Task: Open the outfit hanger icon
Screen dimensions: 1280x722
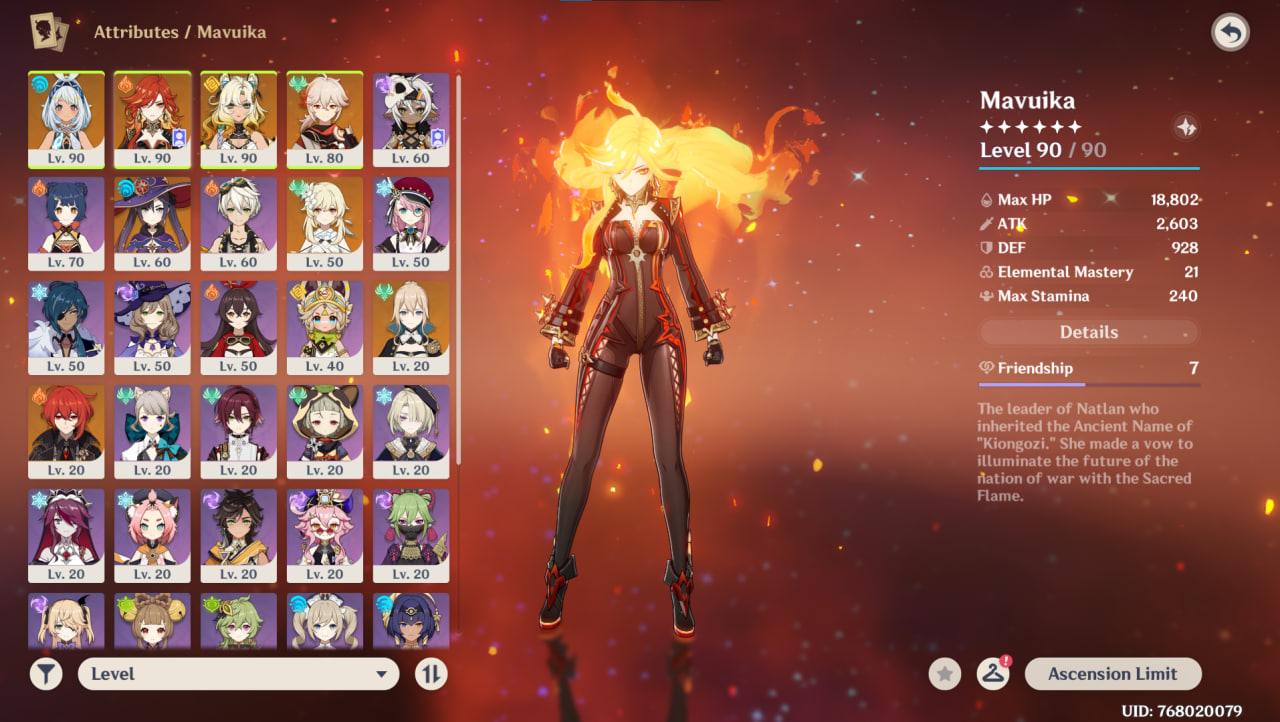Action: pos(992,674)
